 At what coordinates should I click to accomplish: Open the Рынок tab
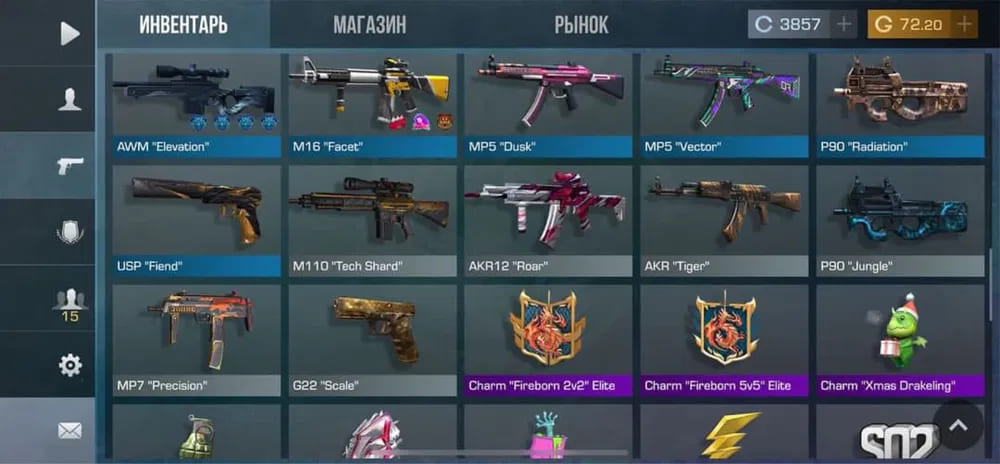581,25
